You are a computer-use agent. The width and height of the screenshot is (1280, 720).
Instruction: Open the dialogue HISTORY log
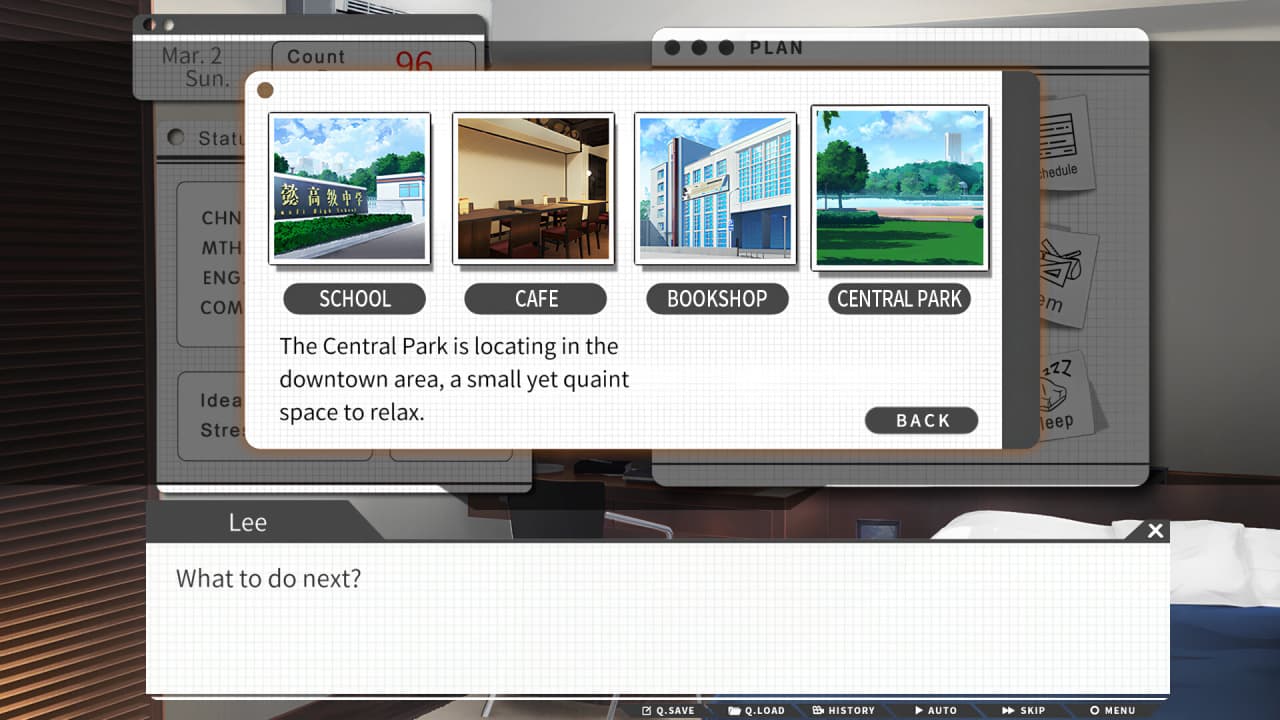[x=844, y=710]
